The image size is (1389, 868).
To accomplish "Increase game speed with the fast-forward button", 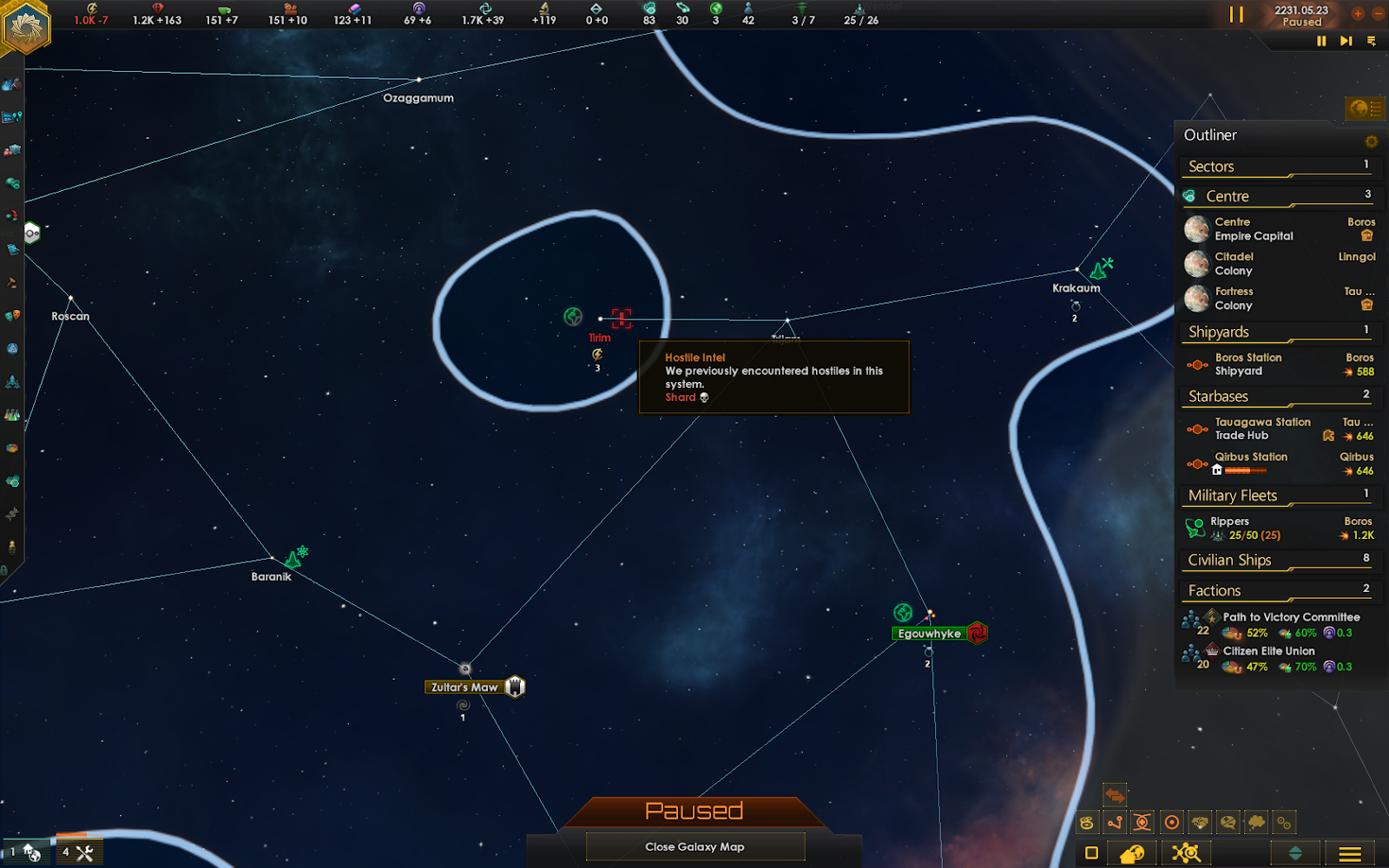I will (1346, 41).
